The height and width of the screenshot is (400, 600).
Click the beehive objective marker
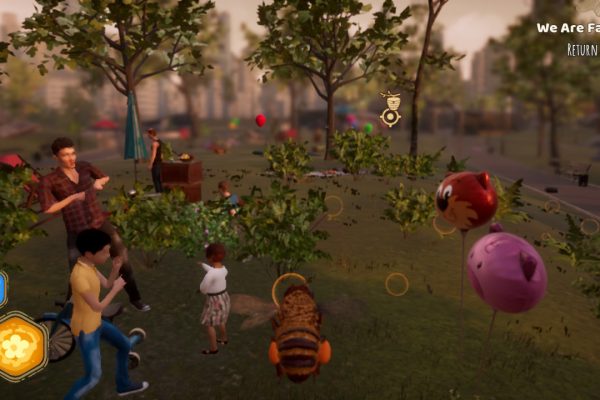[390, 108]
